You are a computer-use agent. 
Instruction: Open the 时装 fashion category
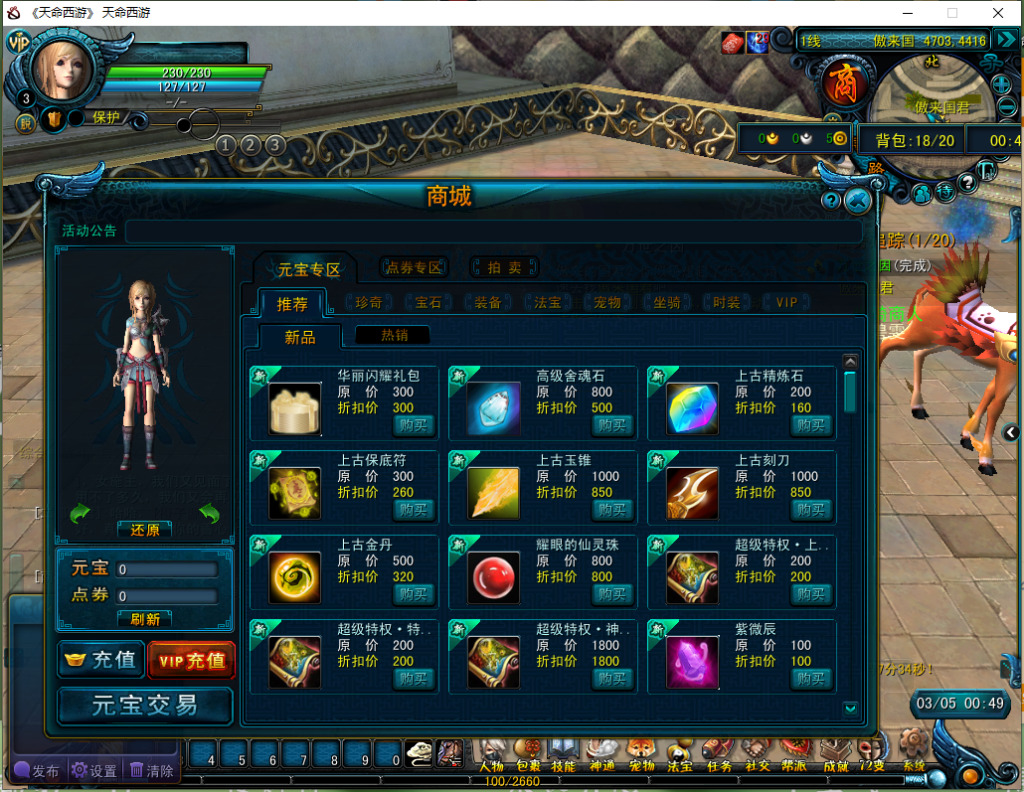coord(727,302)
